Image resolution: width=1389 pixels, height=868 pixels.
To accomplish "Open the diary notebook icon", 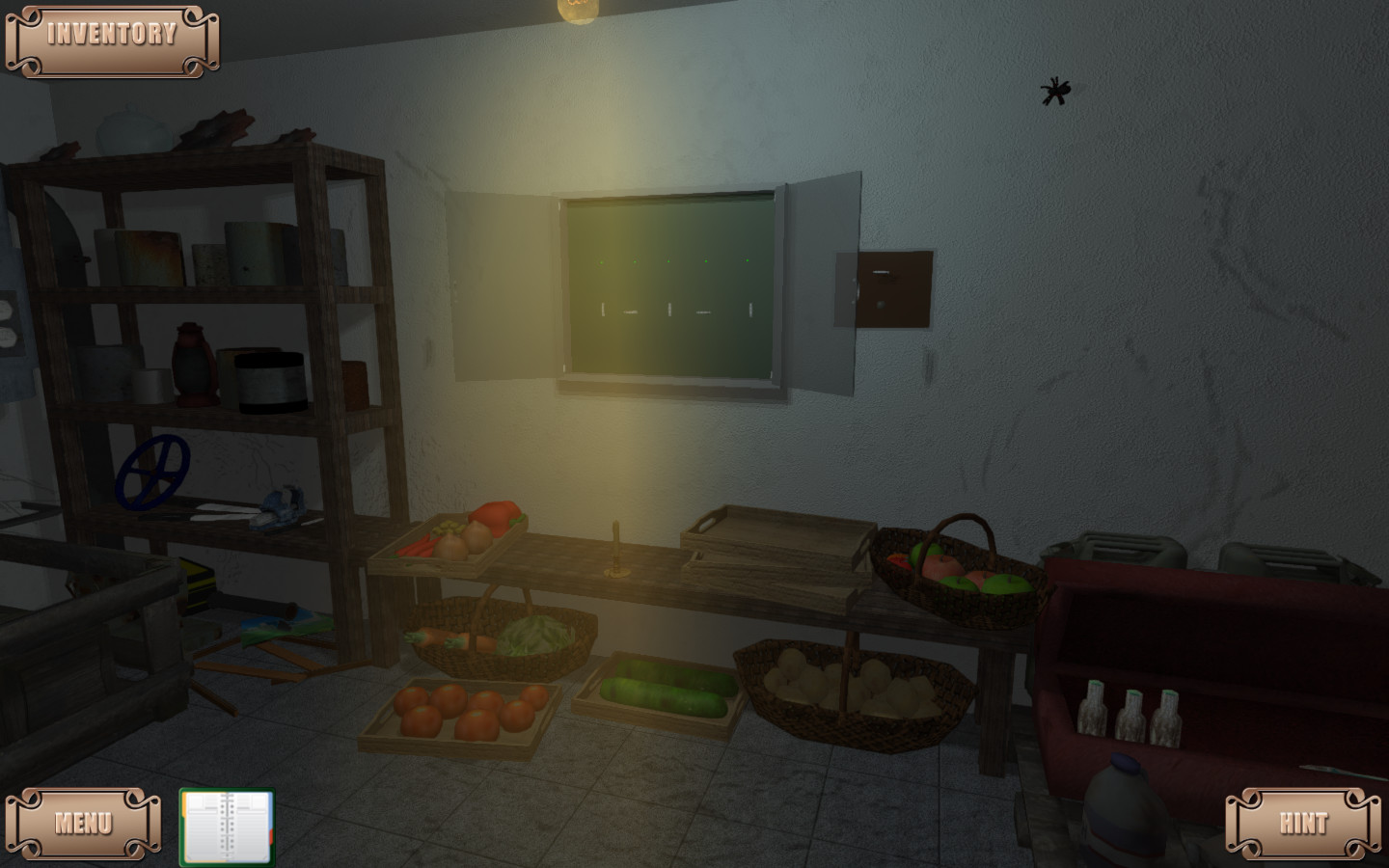I will click(x=228, y=825).
